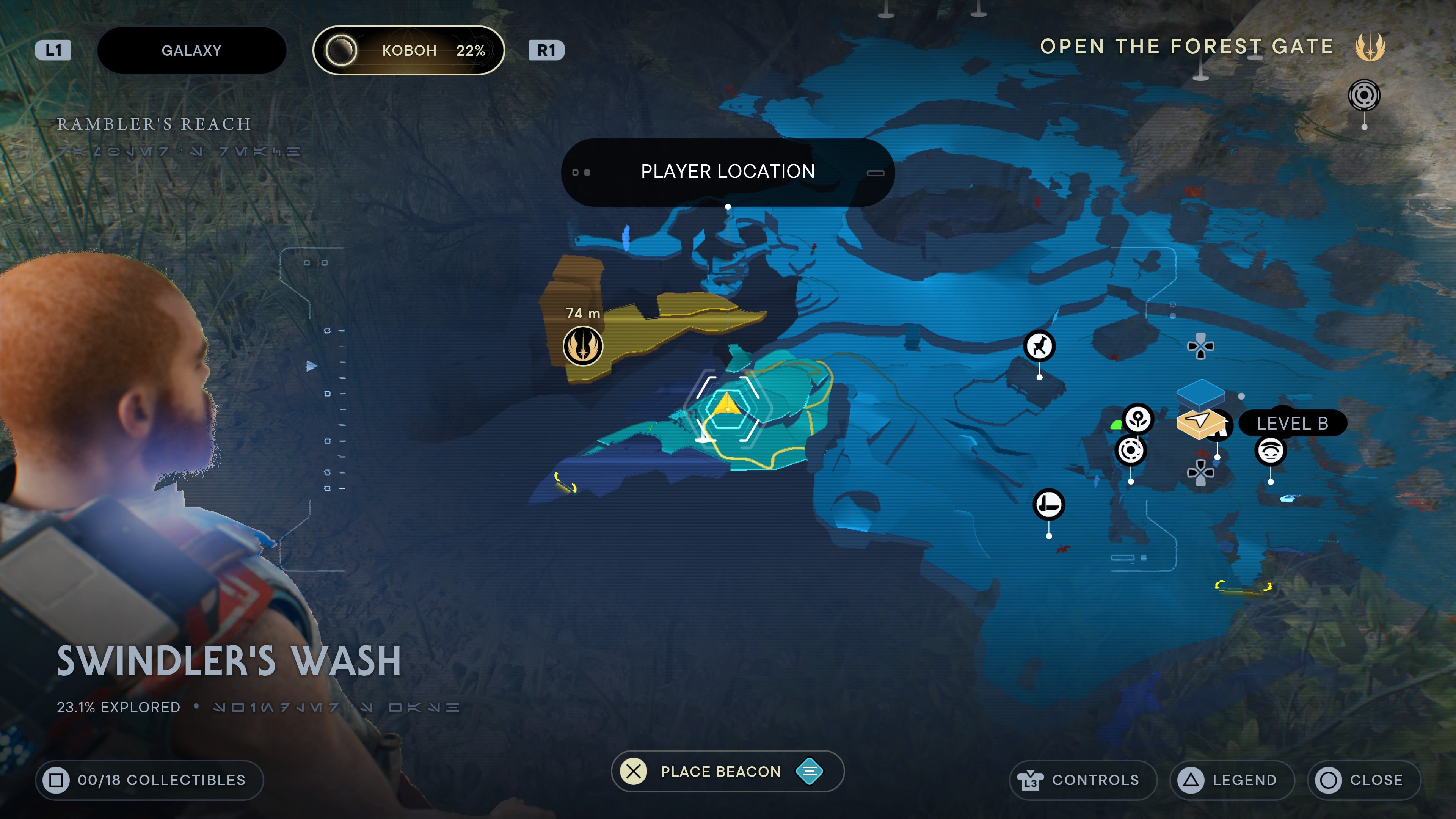Switch to the blue upper map level tile
Image resolution: width=1456 pixels, height=819 pixels.
(x=1200, y=391)
